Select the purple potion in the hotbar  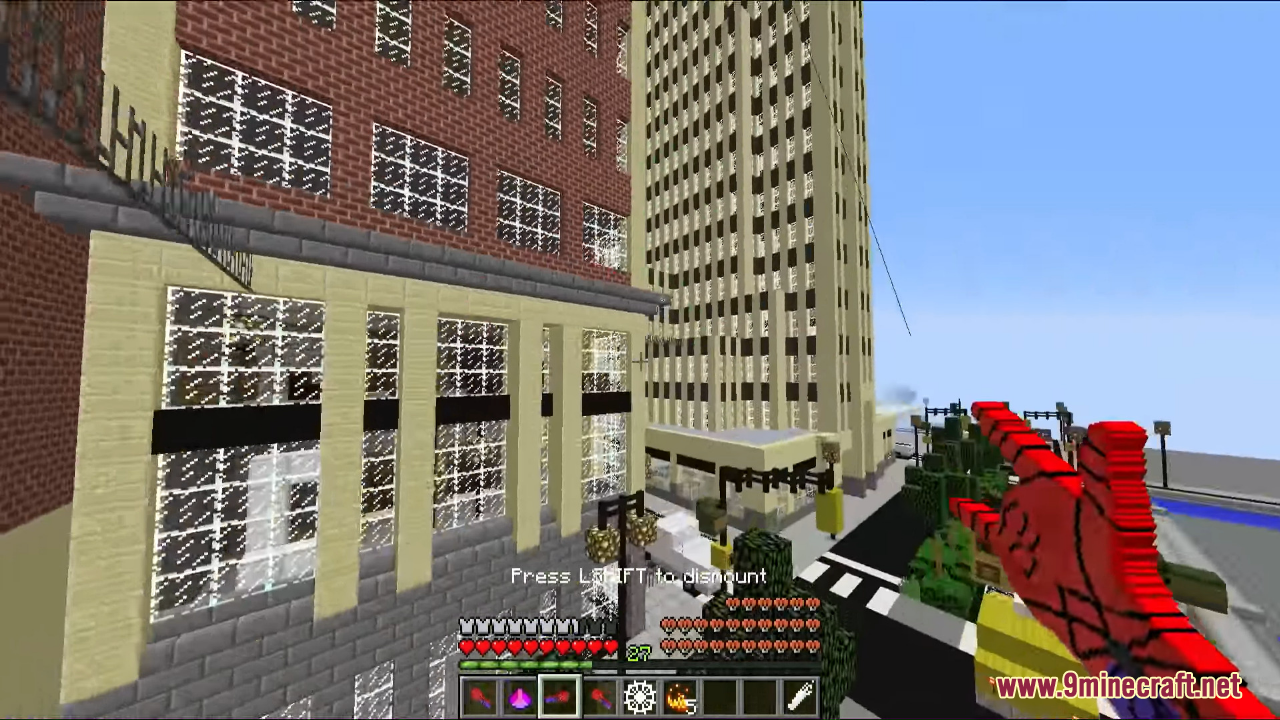(x=520, y=697)
